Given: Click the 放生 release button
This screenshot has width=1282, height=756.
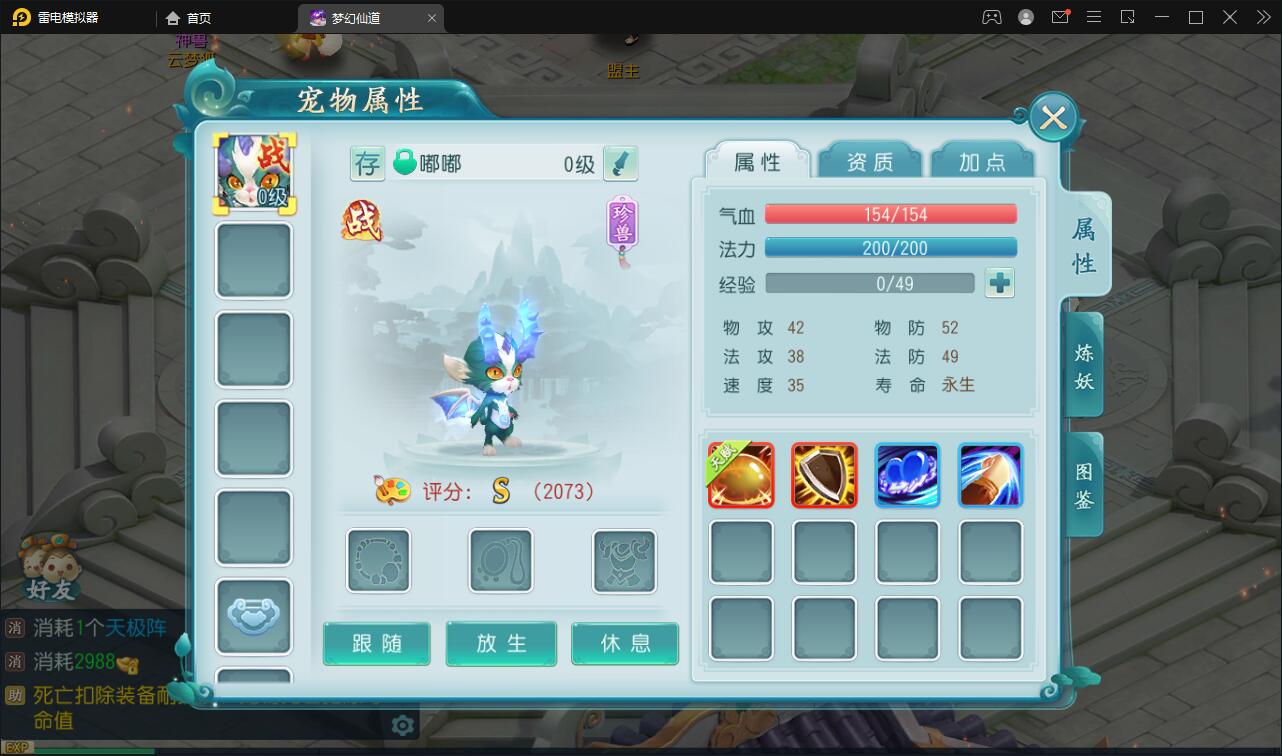Looking at the screenshot, I should click(501, 644).
